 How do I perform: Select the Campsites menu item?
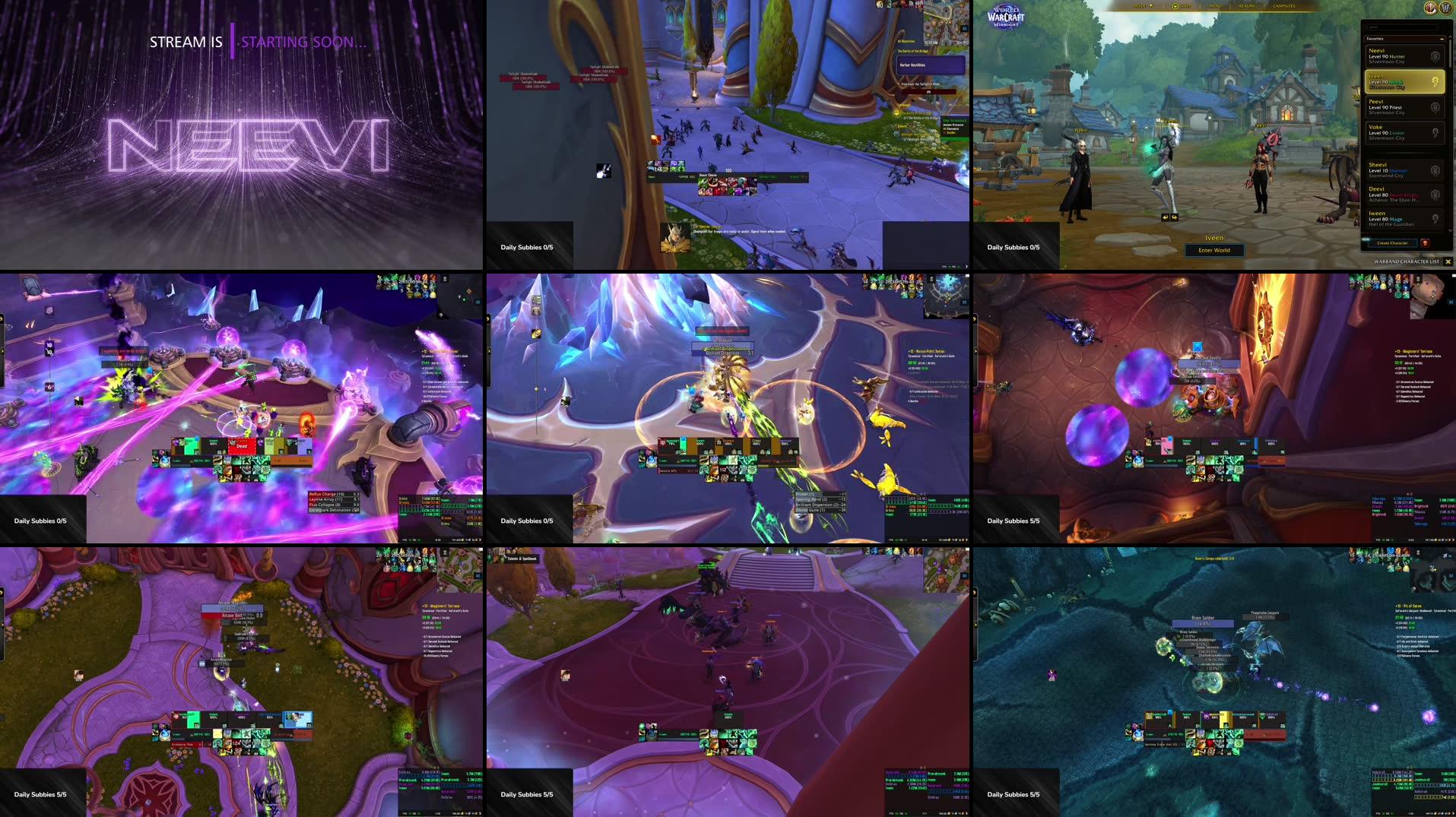click(x=1286, y=6)
